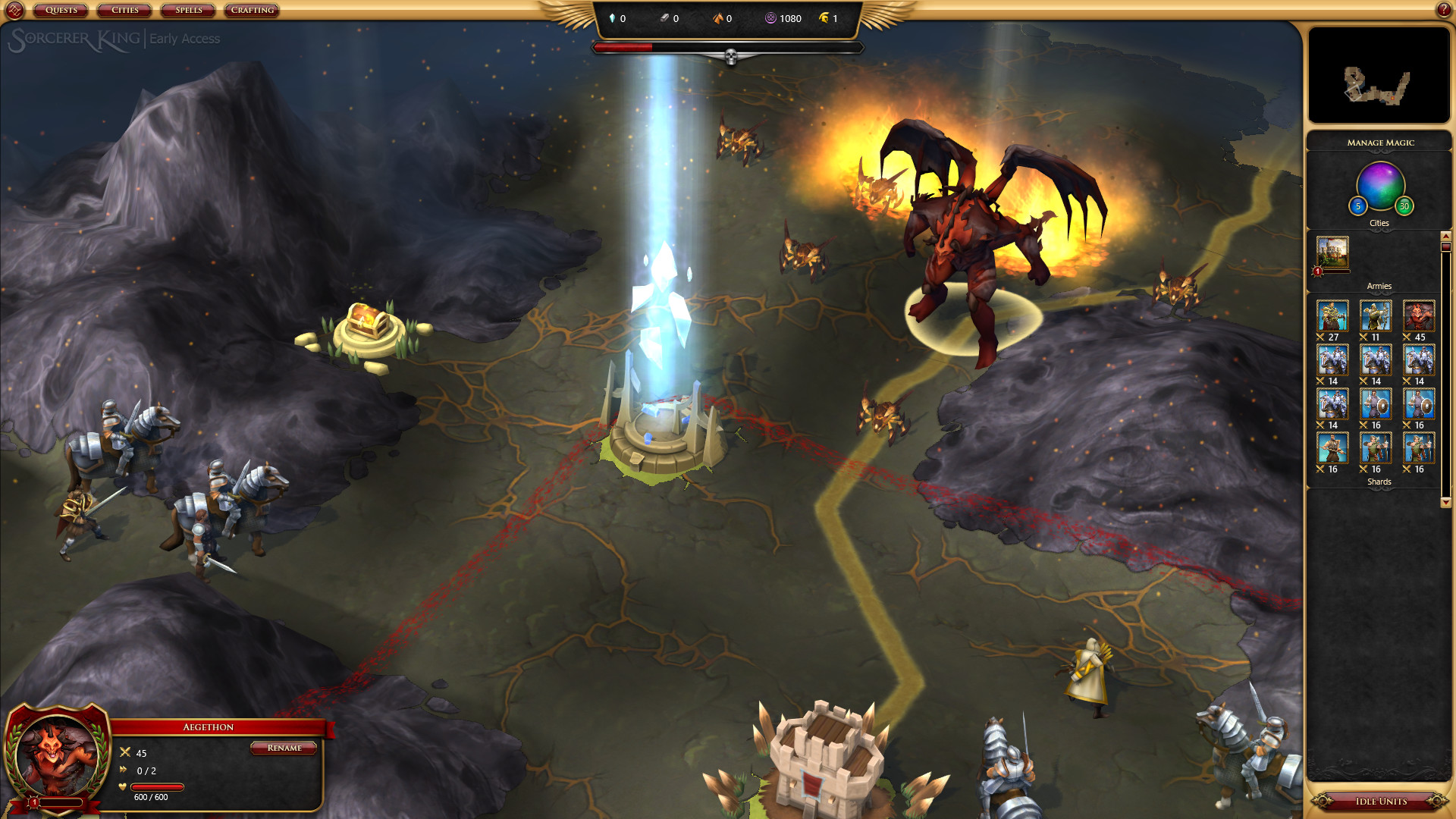Click the round red emblem main menu button
Image resolution: width=1456 pixels, height=819 pixels.
tap(14, 11)
